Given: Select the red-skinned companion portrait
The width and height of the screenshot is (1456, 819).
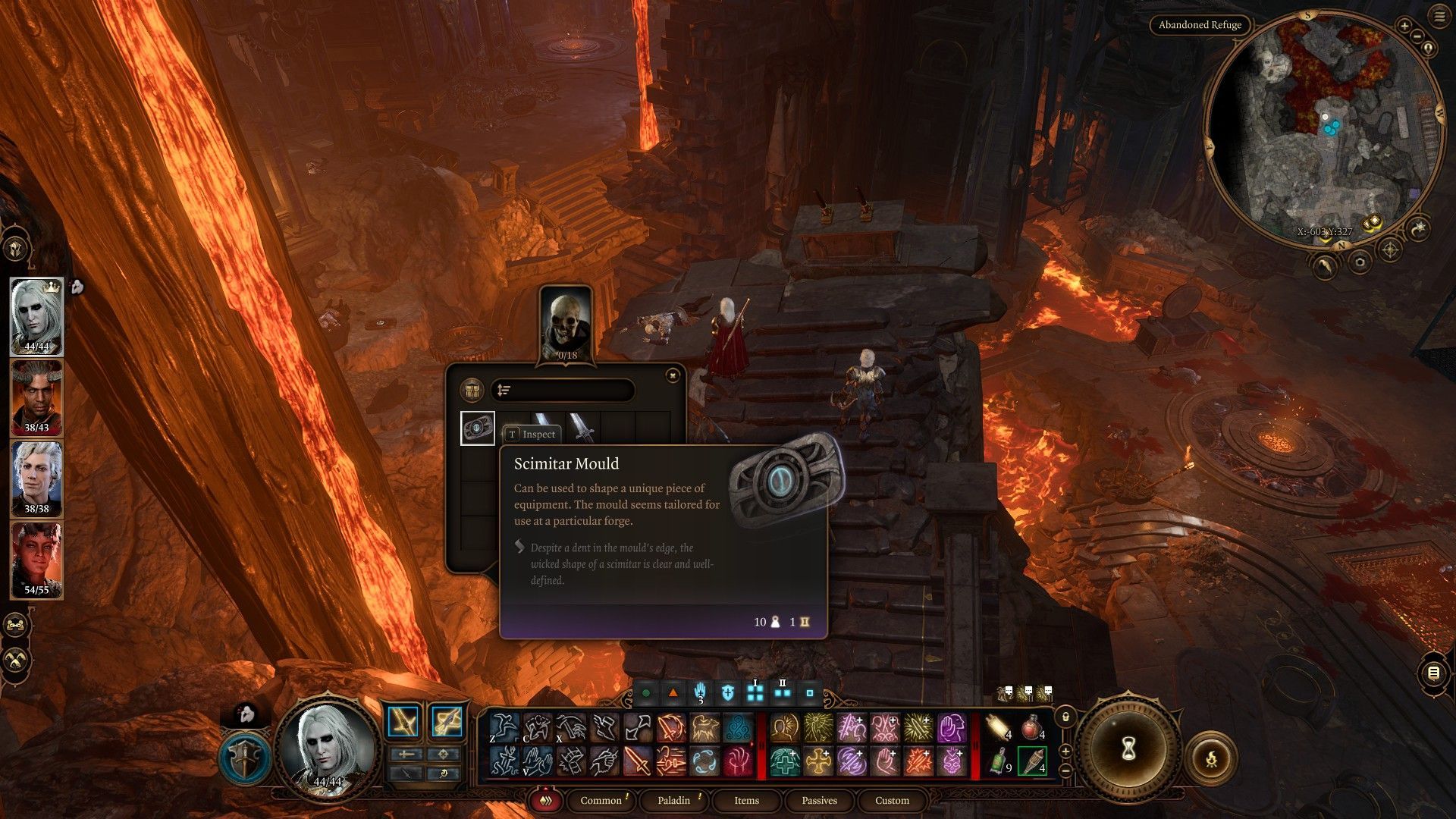Looking at the screenshot, I should (x=36, y=560).
